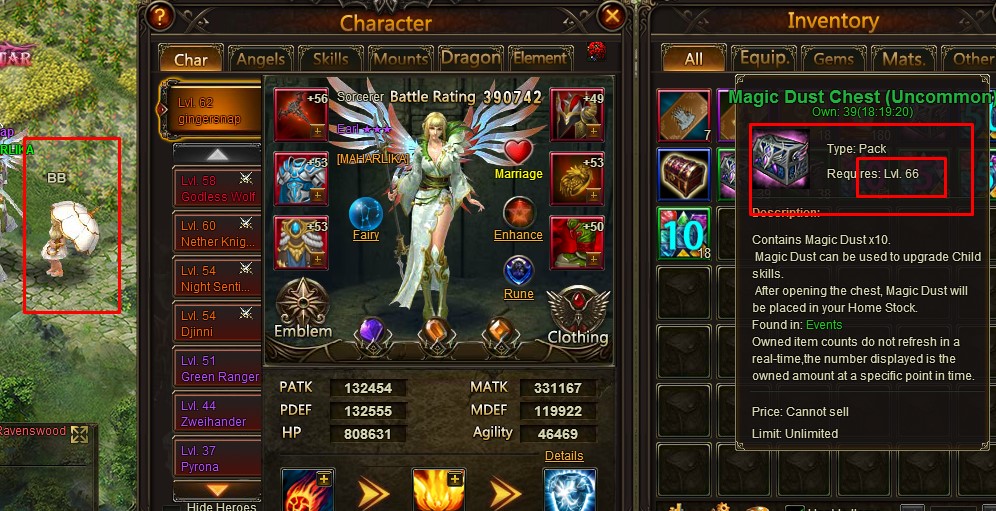
Task: Open the Clothing panel
Action: coord(577,316)
